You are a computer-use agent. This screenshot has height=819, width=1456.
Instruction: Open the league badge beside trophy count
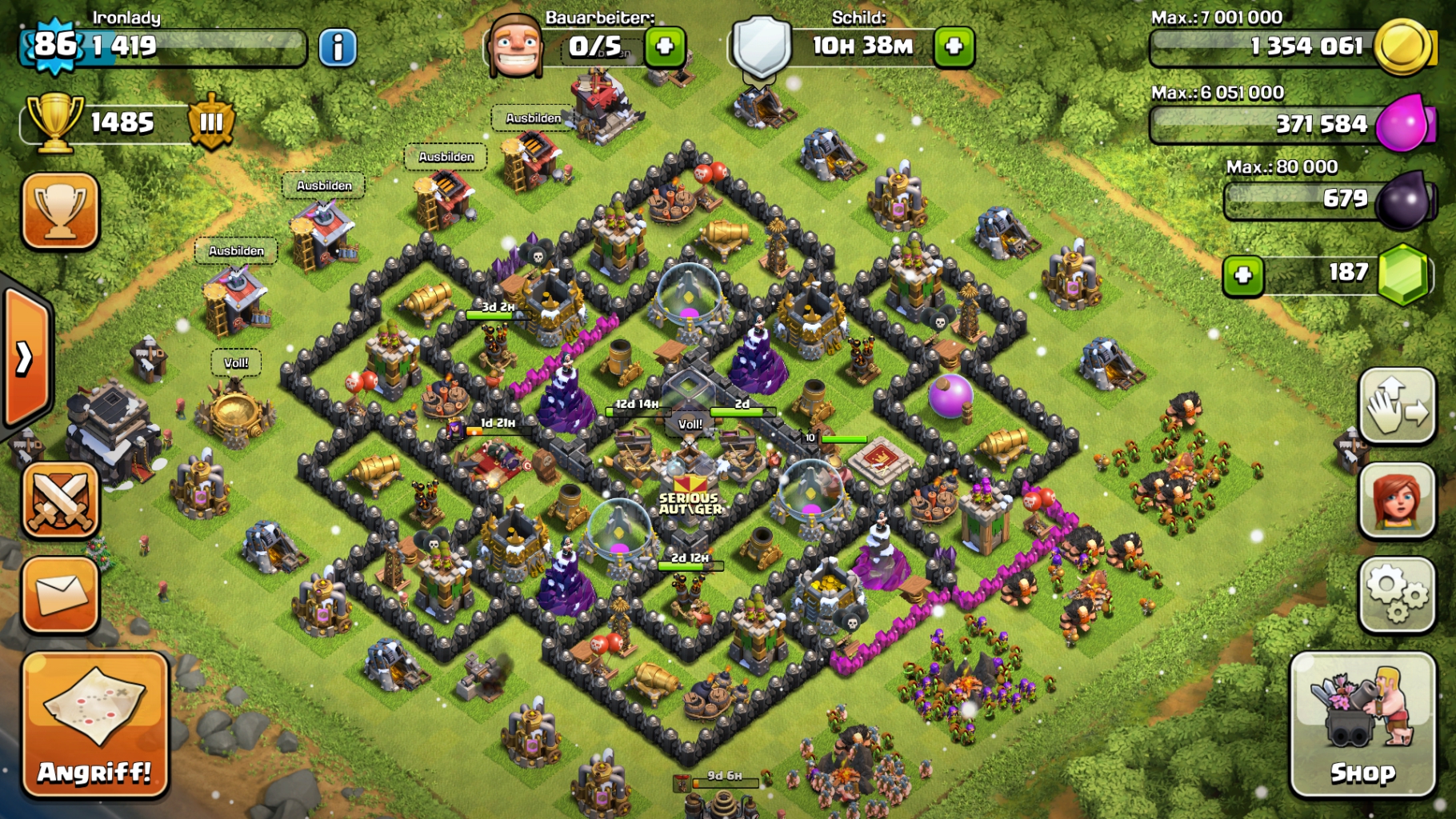click(211, 122)
